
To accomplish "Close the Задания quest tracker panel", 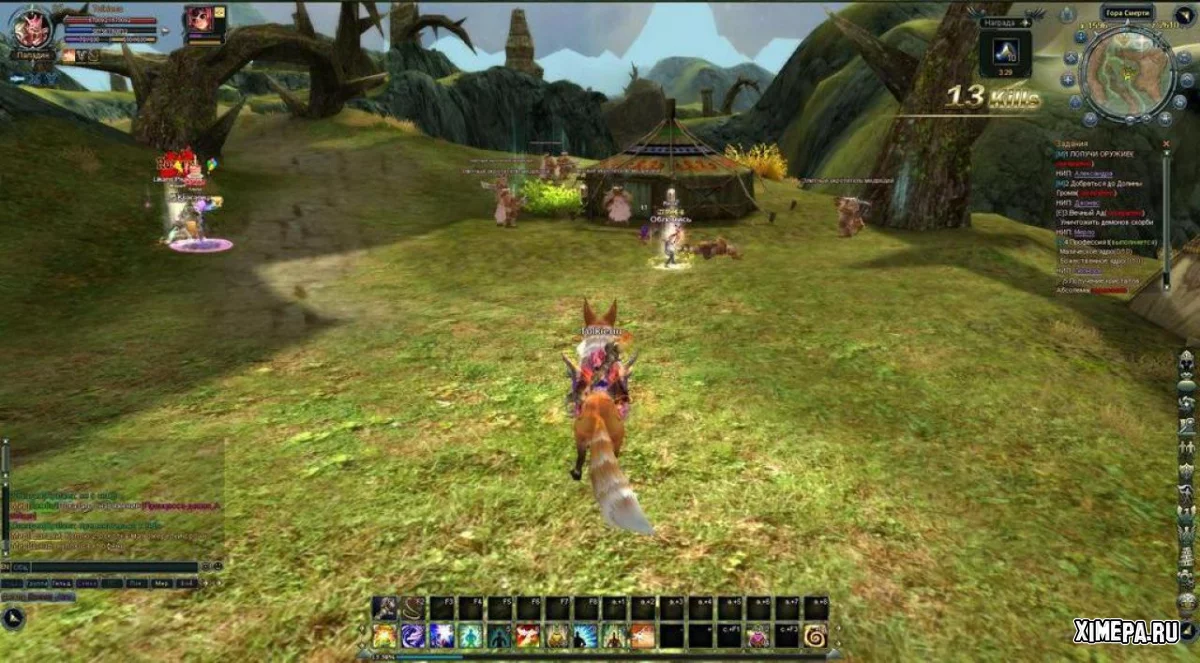I will pos(1165,144).
